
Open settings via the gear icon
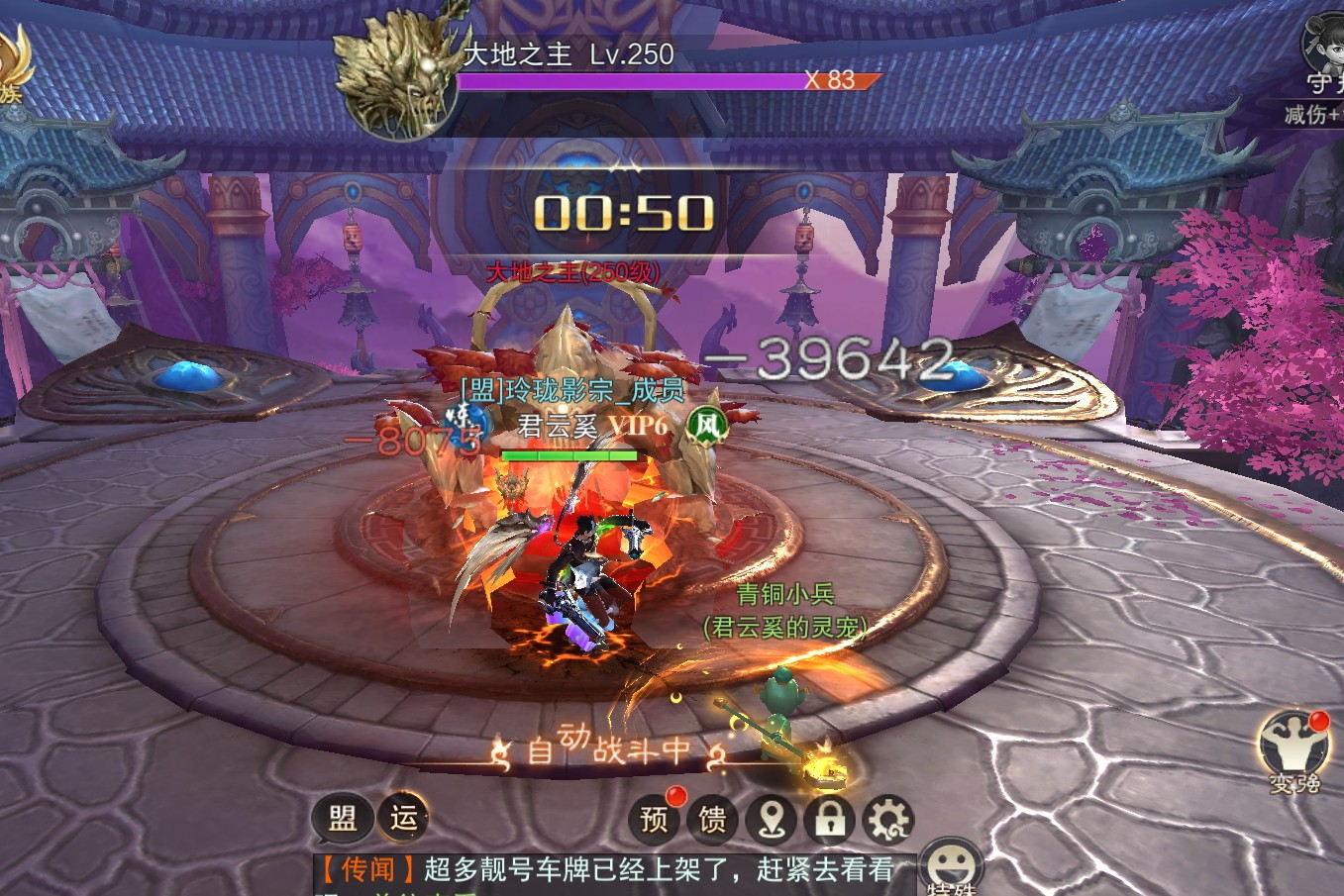pyautogui.click(x=887, y=819)
